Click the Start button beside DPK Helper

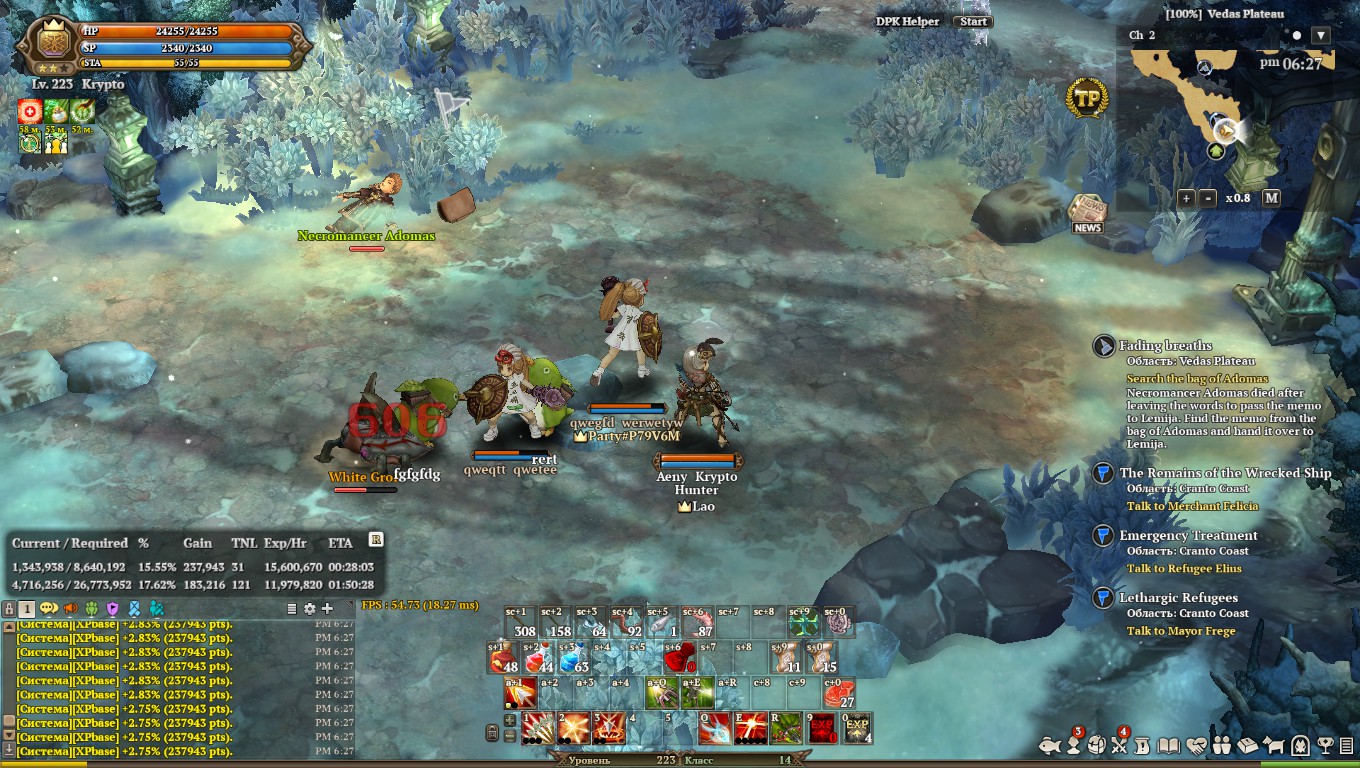(x=973, y=21)
